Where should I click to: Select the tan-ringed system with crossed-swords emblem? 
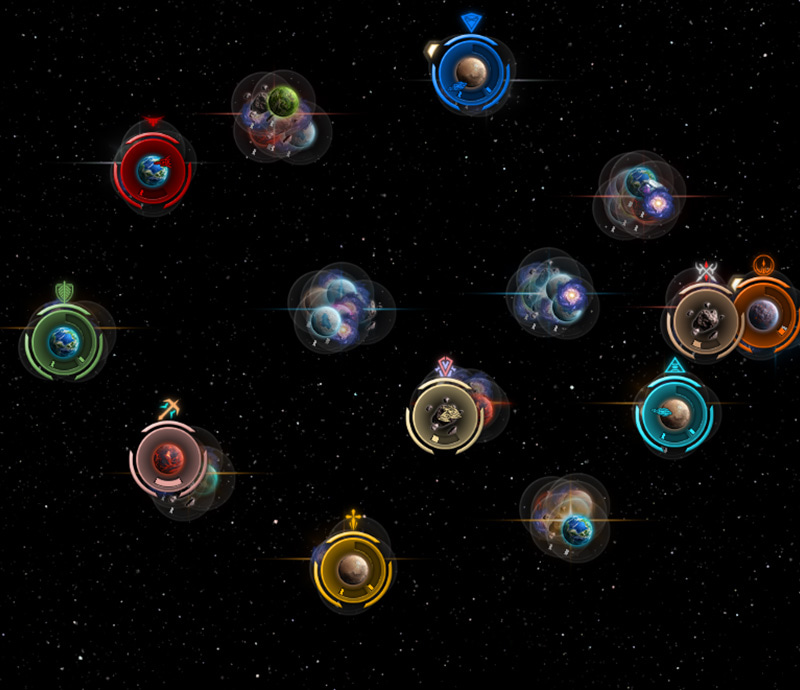tap(706, 319)
